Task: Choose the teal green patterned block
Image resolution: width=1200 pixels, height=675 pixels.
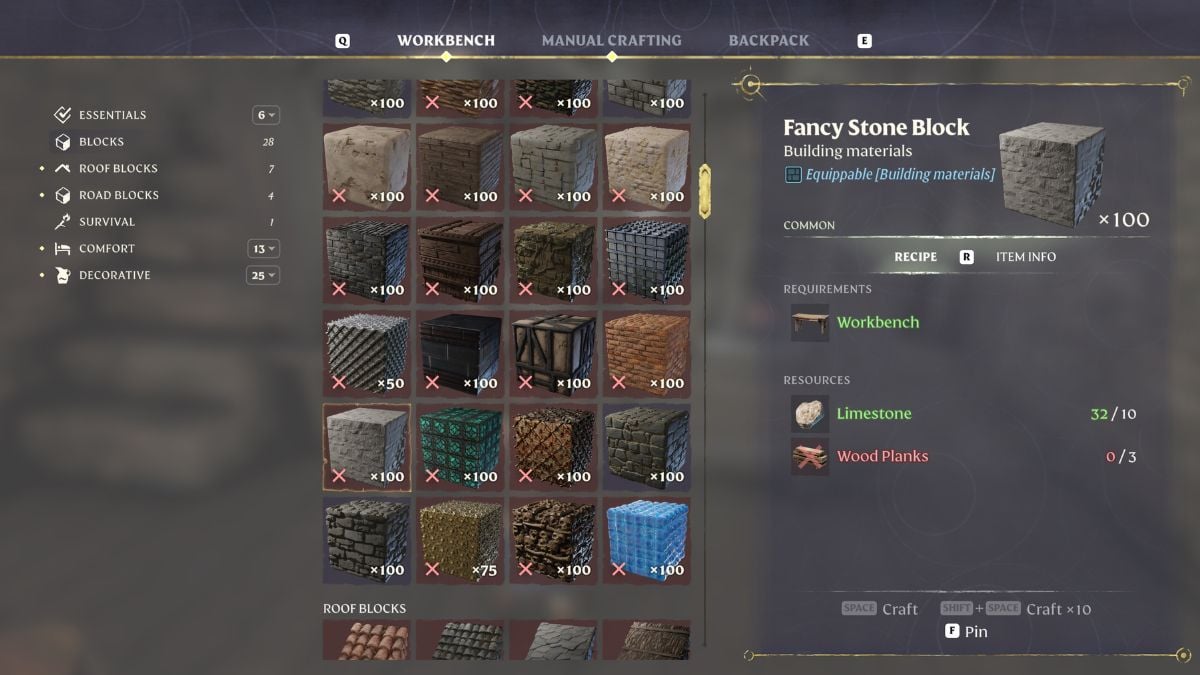Action: [x=459, y=447]
